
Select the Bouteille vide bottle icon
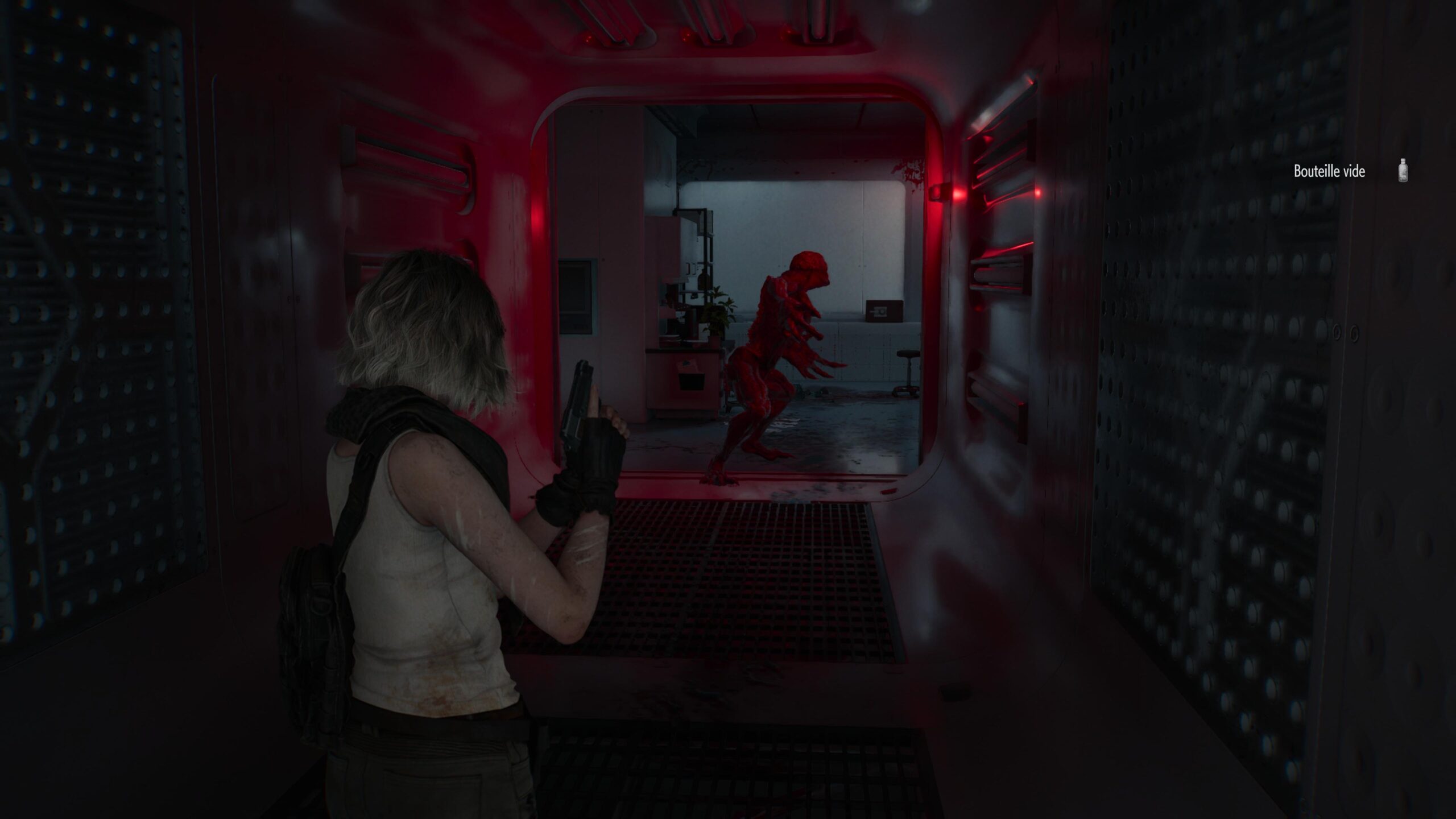pos(1403,171)
